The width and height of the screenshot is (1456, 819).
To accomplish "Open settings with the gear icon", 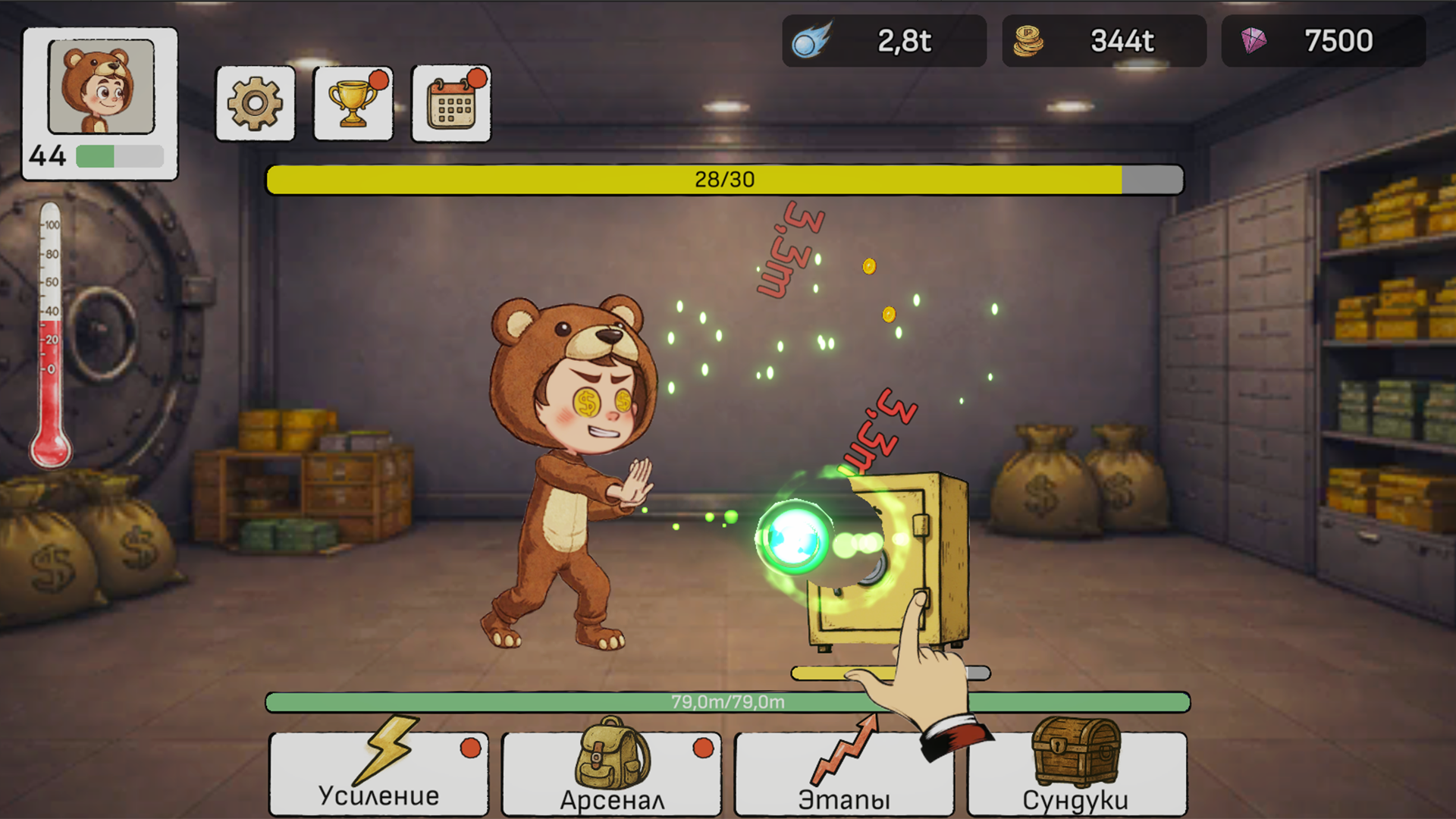I will [255, 104].
